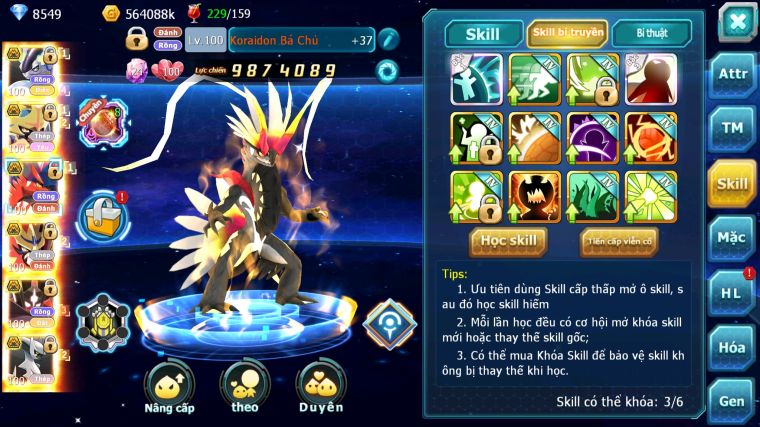Click the theo button
Image resolution: width=760 pixels, height=427 pixels.
tap(245, 387)
